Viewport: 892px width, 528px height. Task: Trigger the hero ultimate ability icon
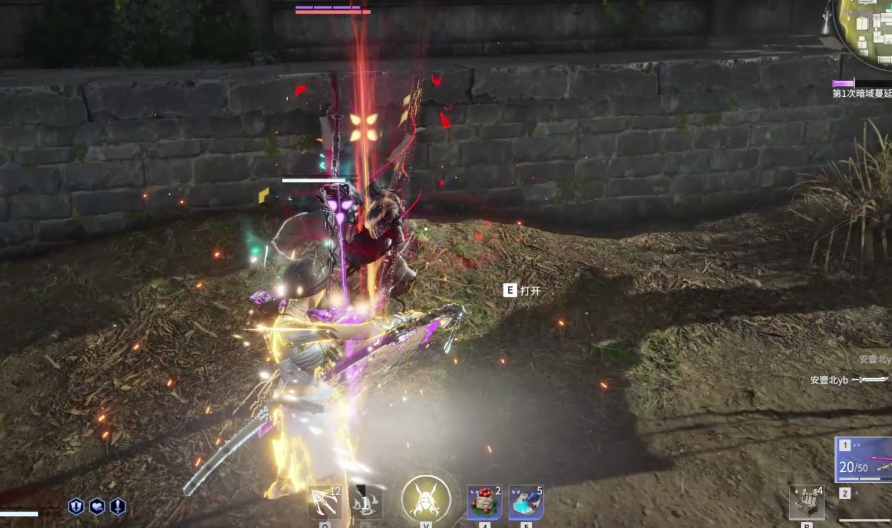426,498
